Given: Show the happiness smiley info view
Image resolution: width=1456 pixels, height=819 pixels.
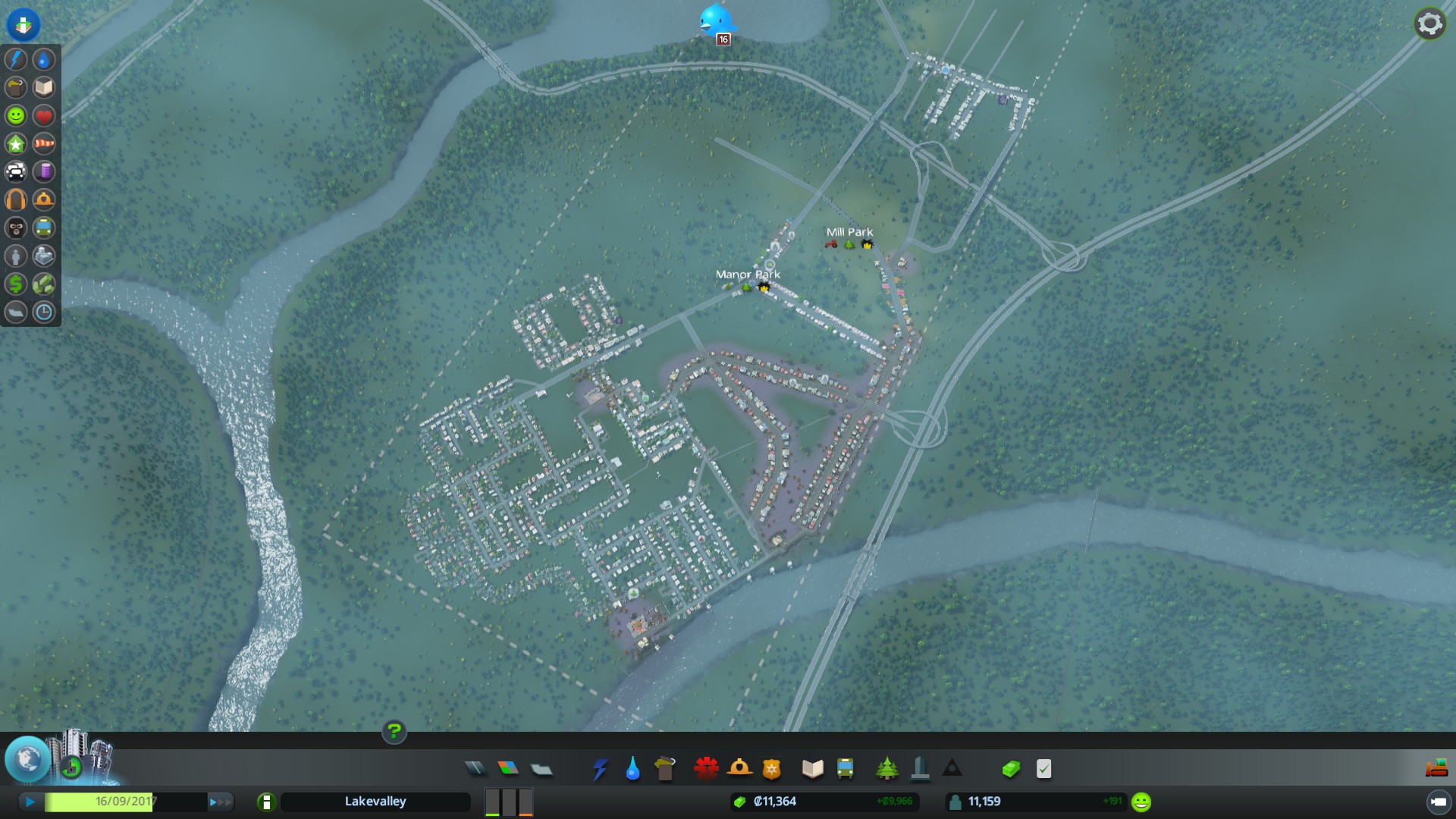Looking at the screenshot, I should [x=16, y=116].
